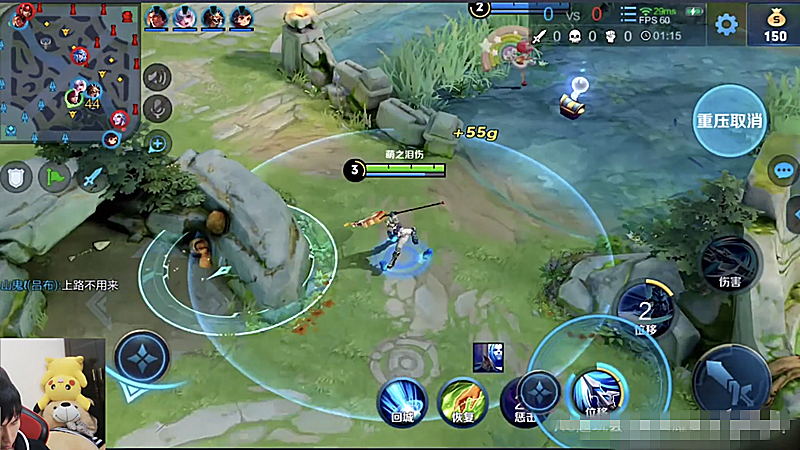Activate the 回城 recall skill
Viewport: 800px width, 450px height.
(x=402, y=401)
